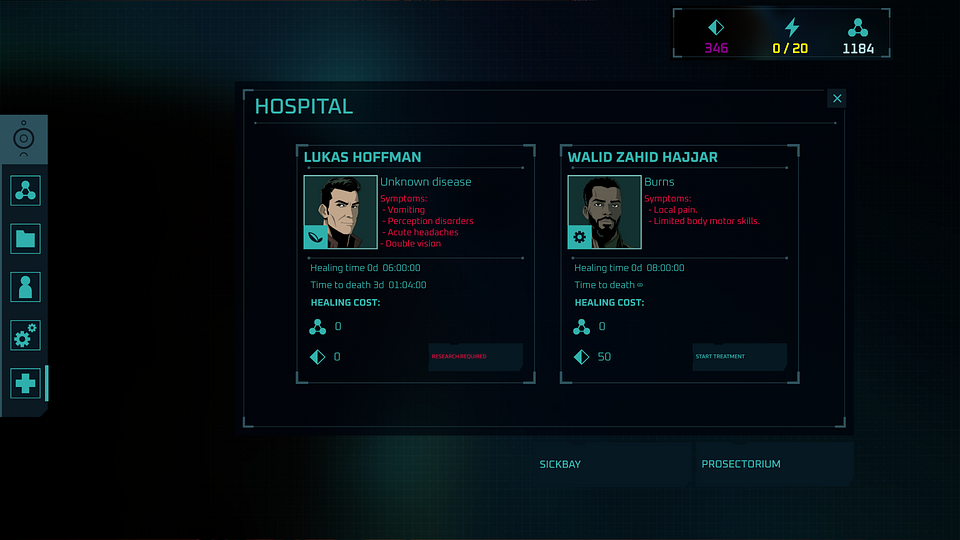The height and width of the screenshot is (540, 960).
Task: Open the circular target sidebar icon
Action: [25, 139]
